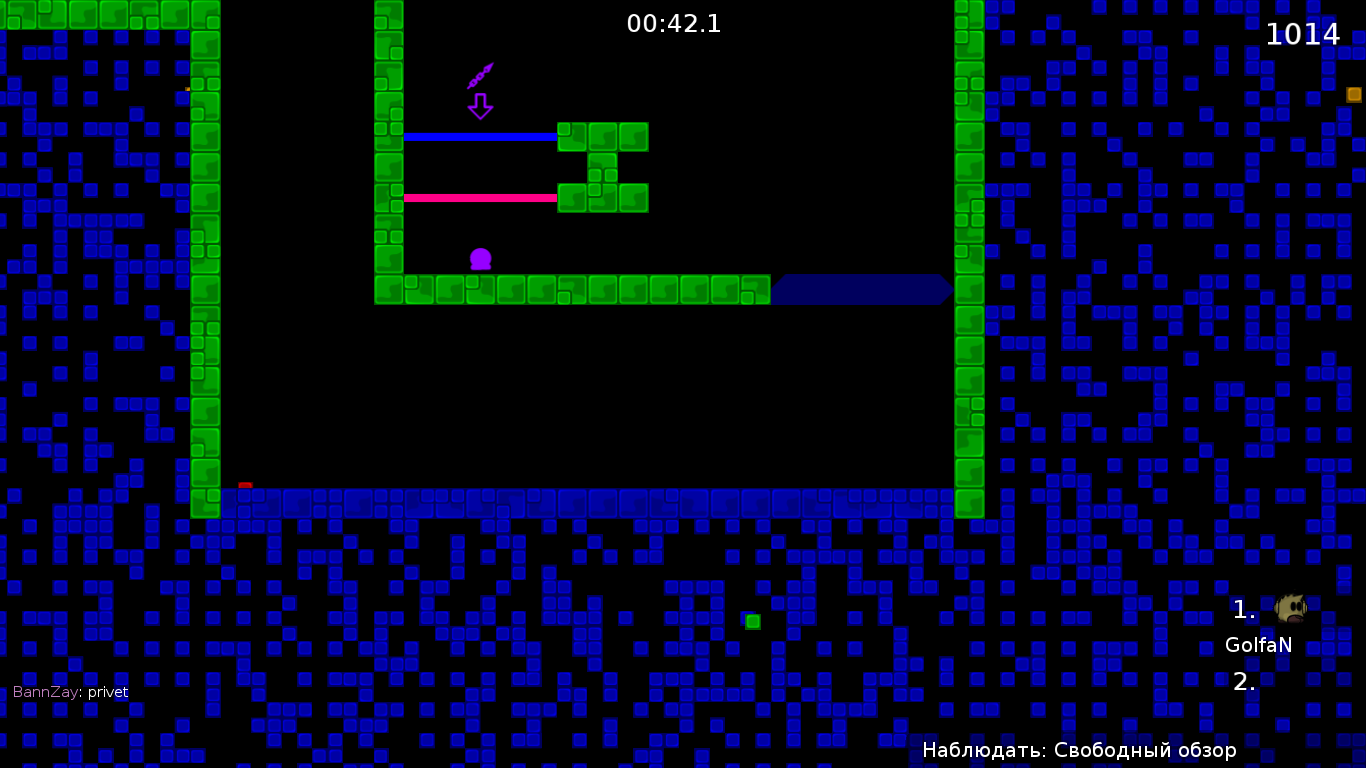The width and height of the screenshot is (1366, 768).
Task: Open the match timer showing 00:42.1
Action: tap(674, 24)
